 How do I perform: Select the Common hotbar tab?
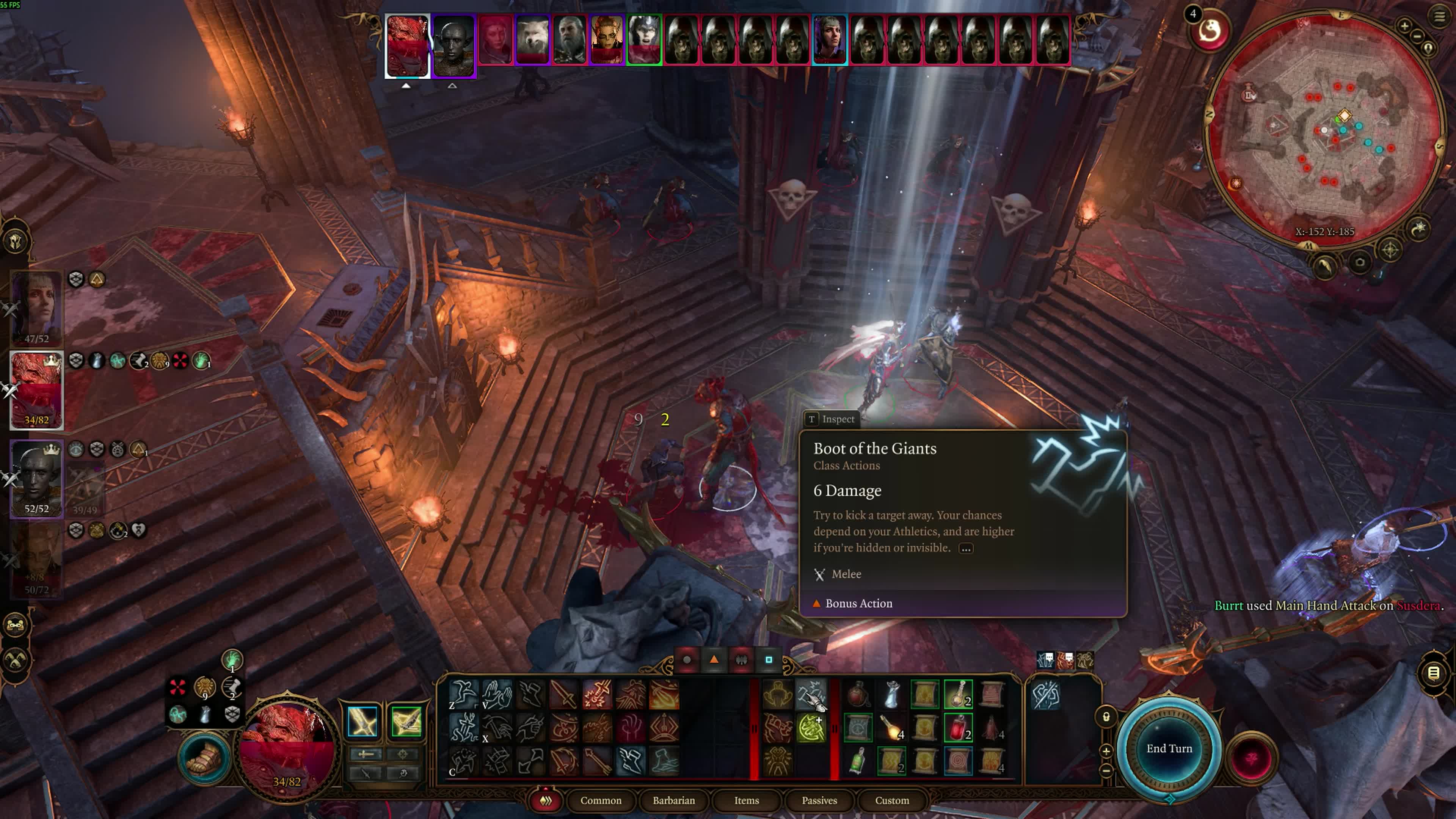pos(600,800)
